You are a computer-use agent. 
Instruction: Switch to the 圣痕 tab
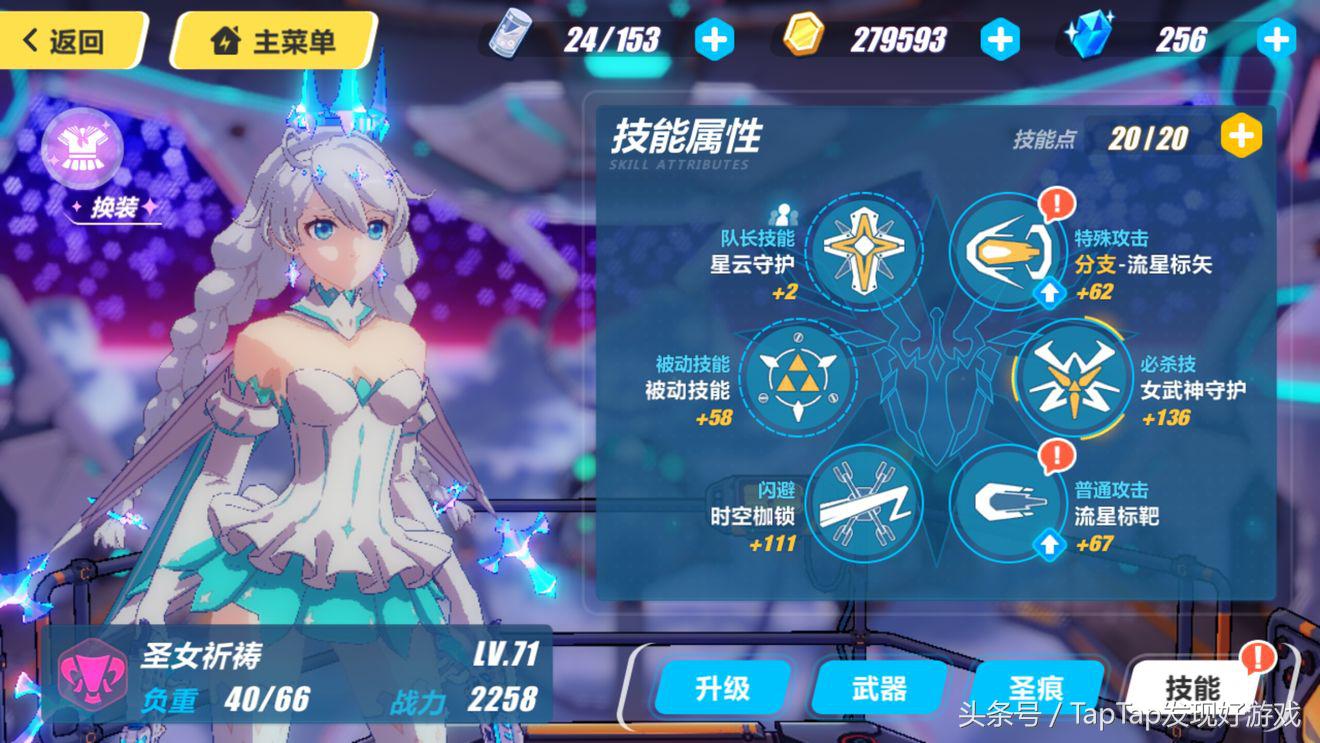coord(1038,688)
